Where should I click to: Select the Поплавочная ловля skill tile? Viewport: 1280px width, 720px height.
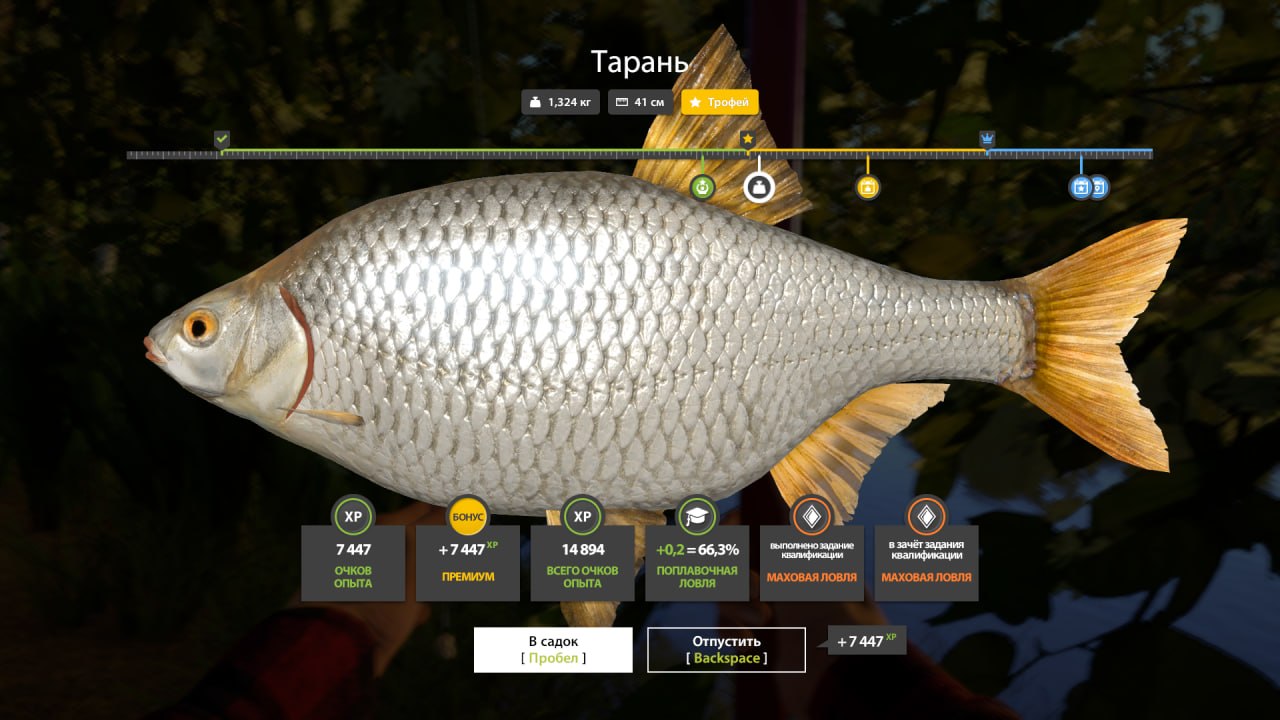tap(697, 562)
